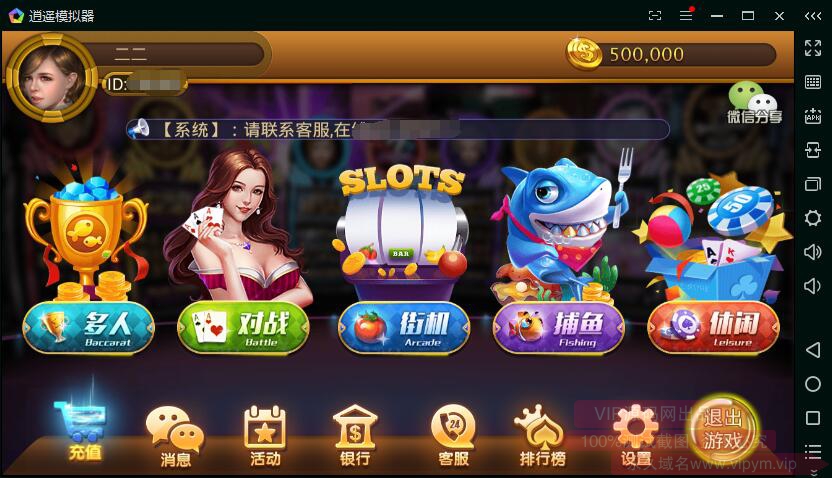Share via the 微信分享 WeChat icon
Viewport: 832px width, 478px height.
point(754,103)
